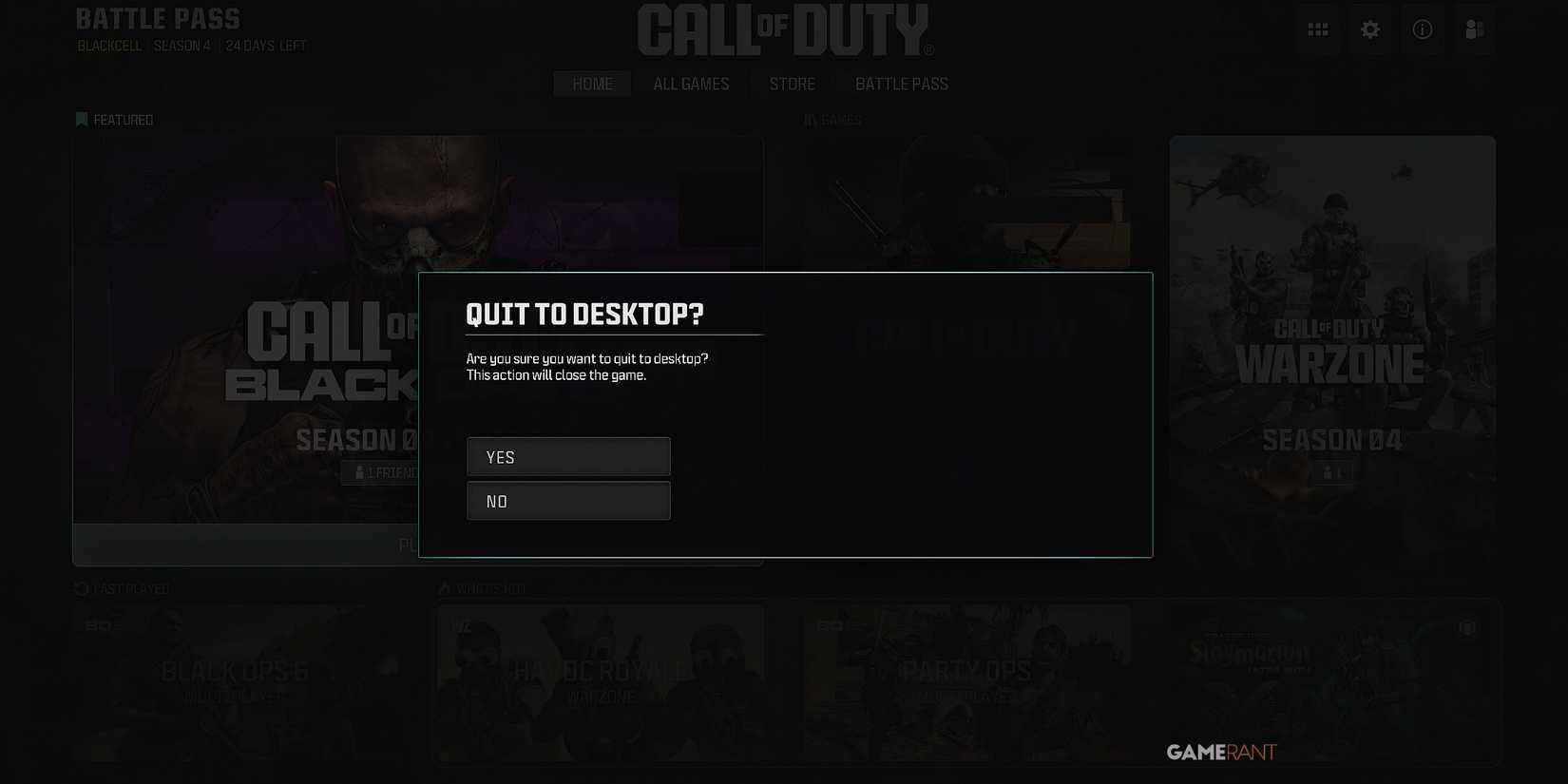Screen dimensions: 1568x784
Task: Select the HOME tab
Action: pos(591,84)
